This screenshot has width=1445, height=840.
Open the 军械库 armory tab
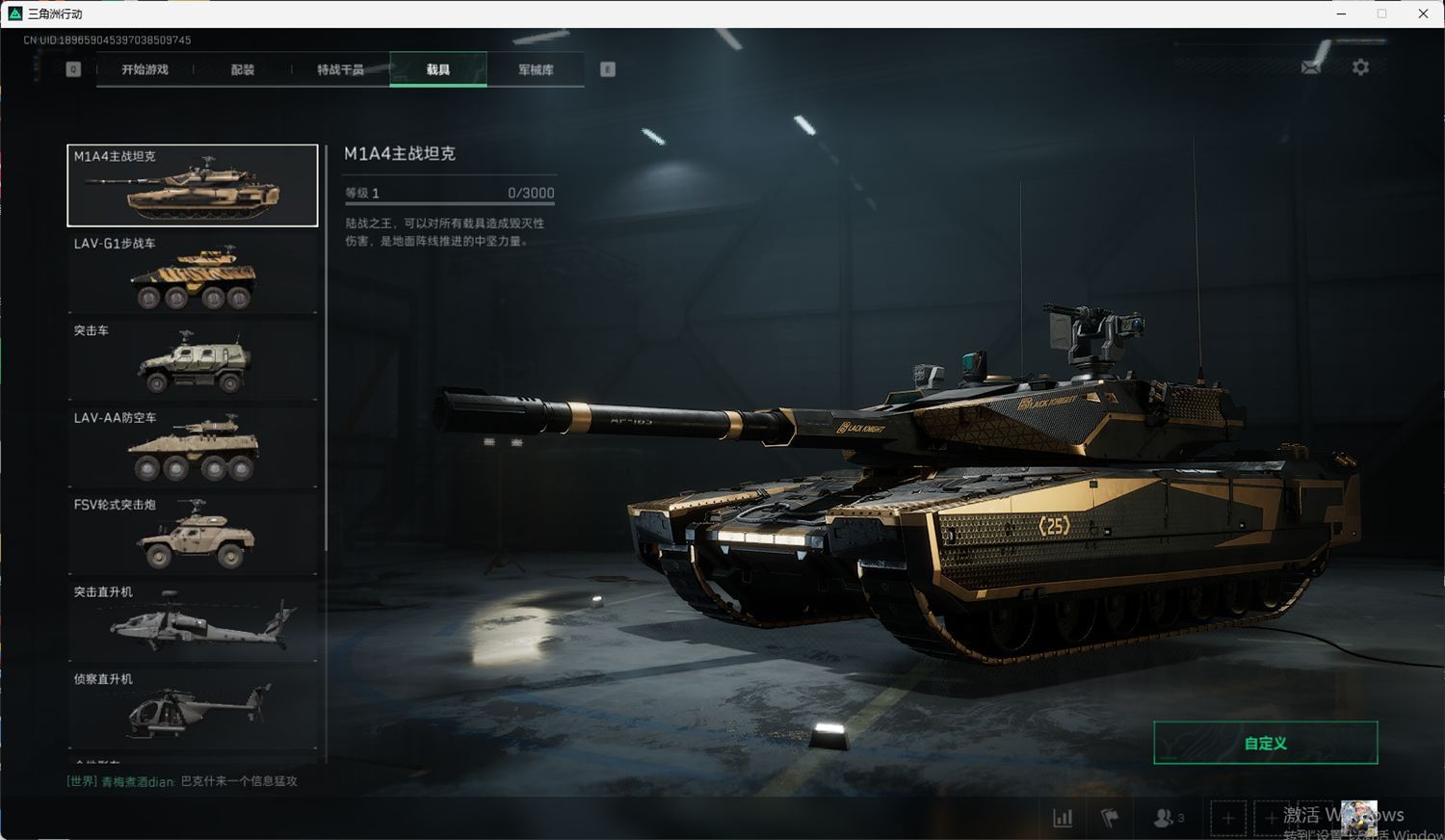click(x=536, y=69)
